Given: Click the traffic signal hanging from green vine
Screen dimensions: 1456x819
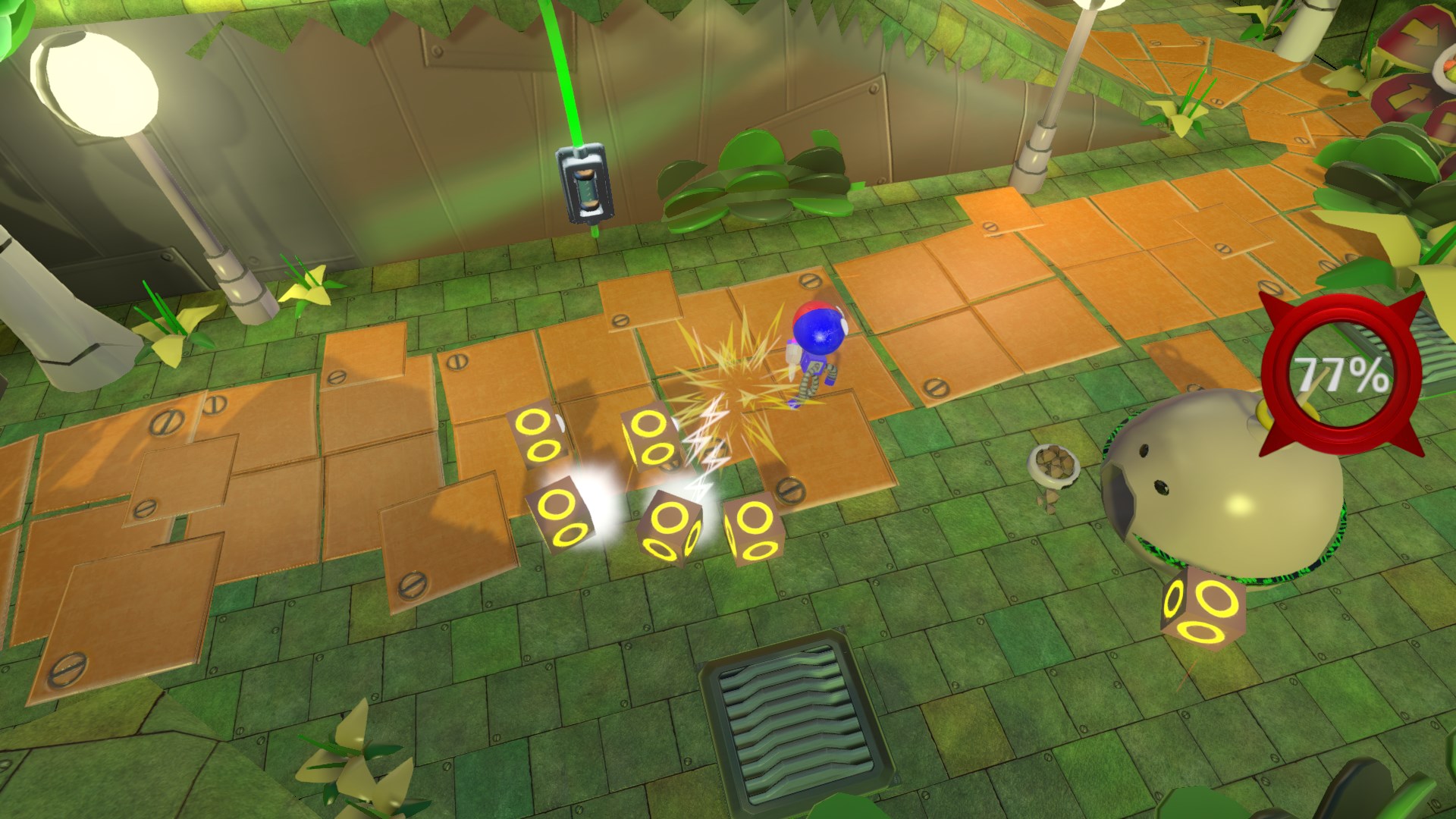Looking at the screenshot, I should pos(582,186).
